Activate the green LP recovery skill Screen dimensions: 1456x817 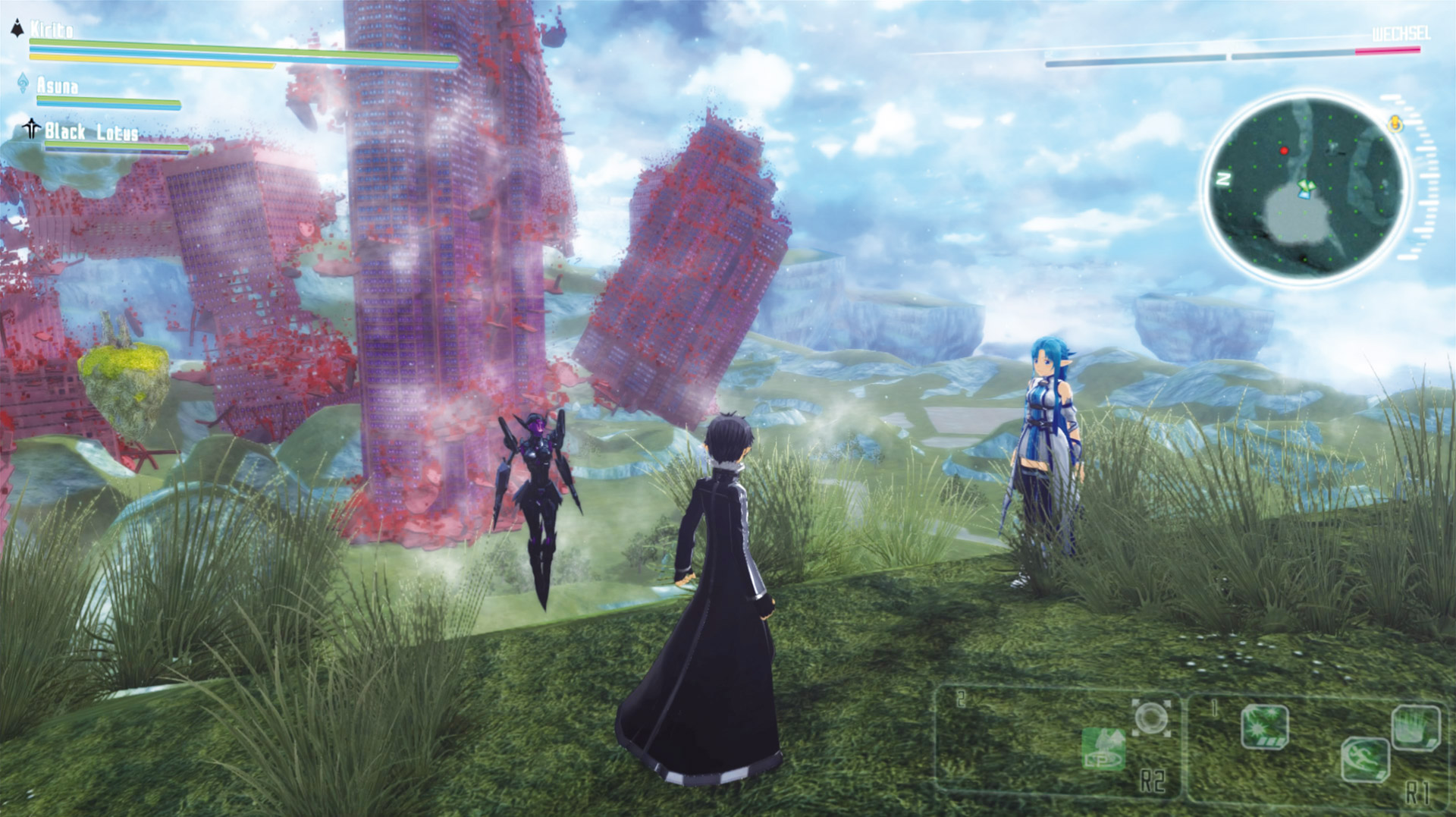tap(1103, 749)
